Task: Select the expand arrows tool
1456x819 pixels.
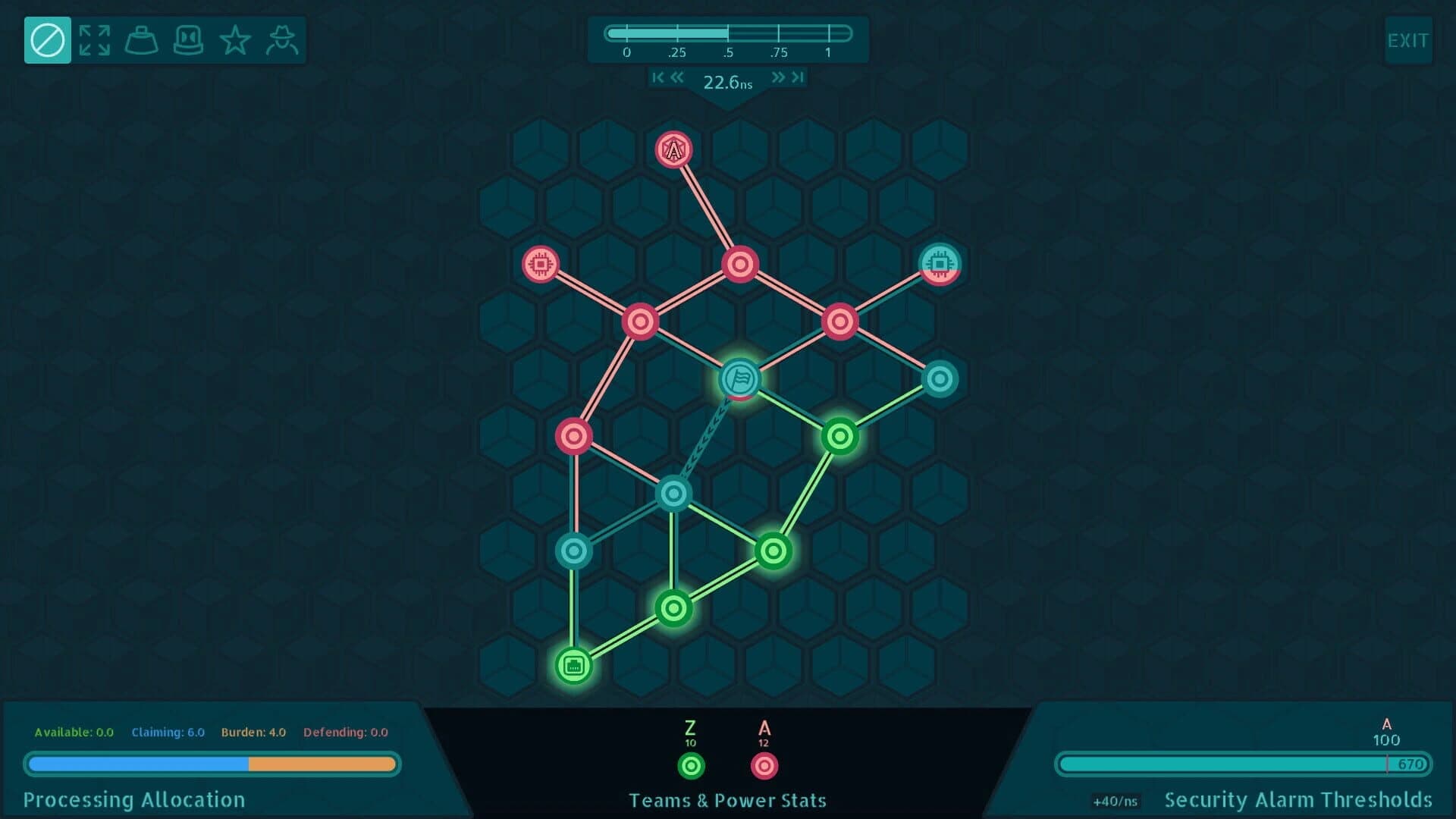Action: (x=94, y=39)
